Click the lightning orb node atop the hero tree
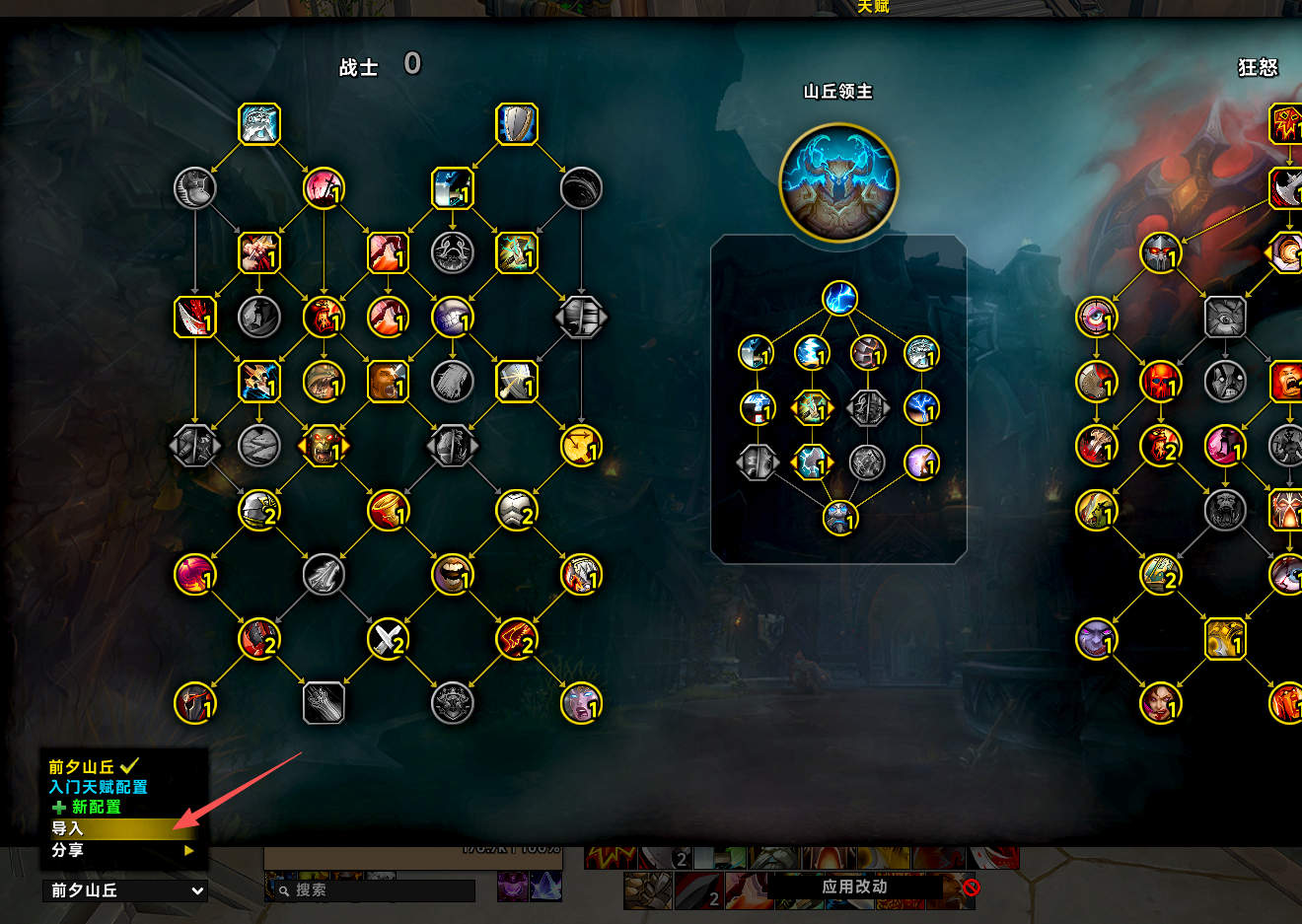 pos(839,298)
